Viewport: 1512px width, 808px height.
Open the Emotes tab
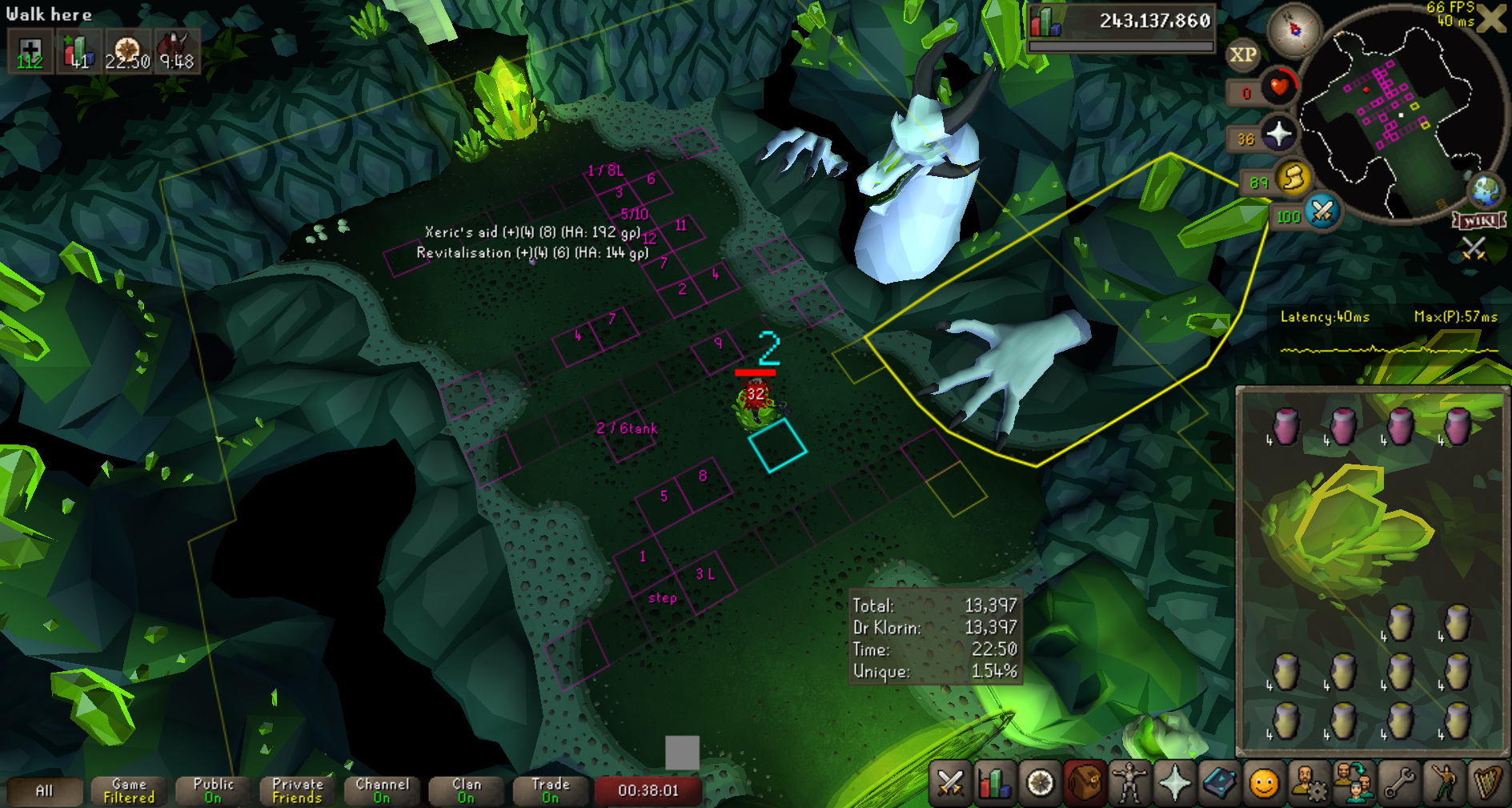1443,782
